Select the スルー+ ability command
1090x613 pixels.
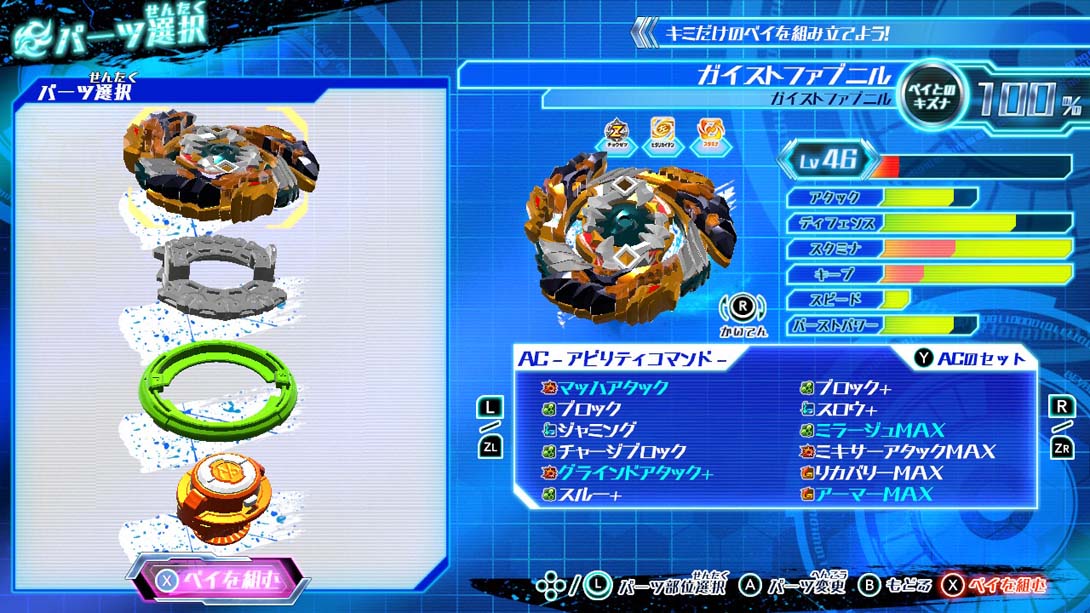tap(589, 495)
